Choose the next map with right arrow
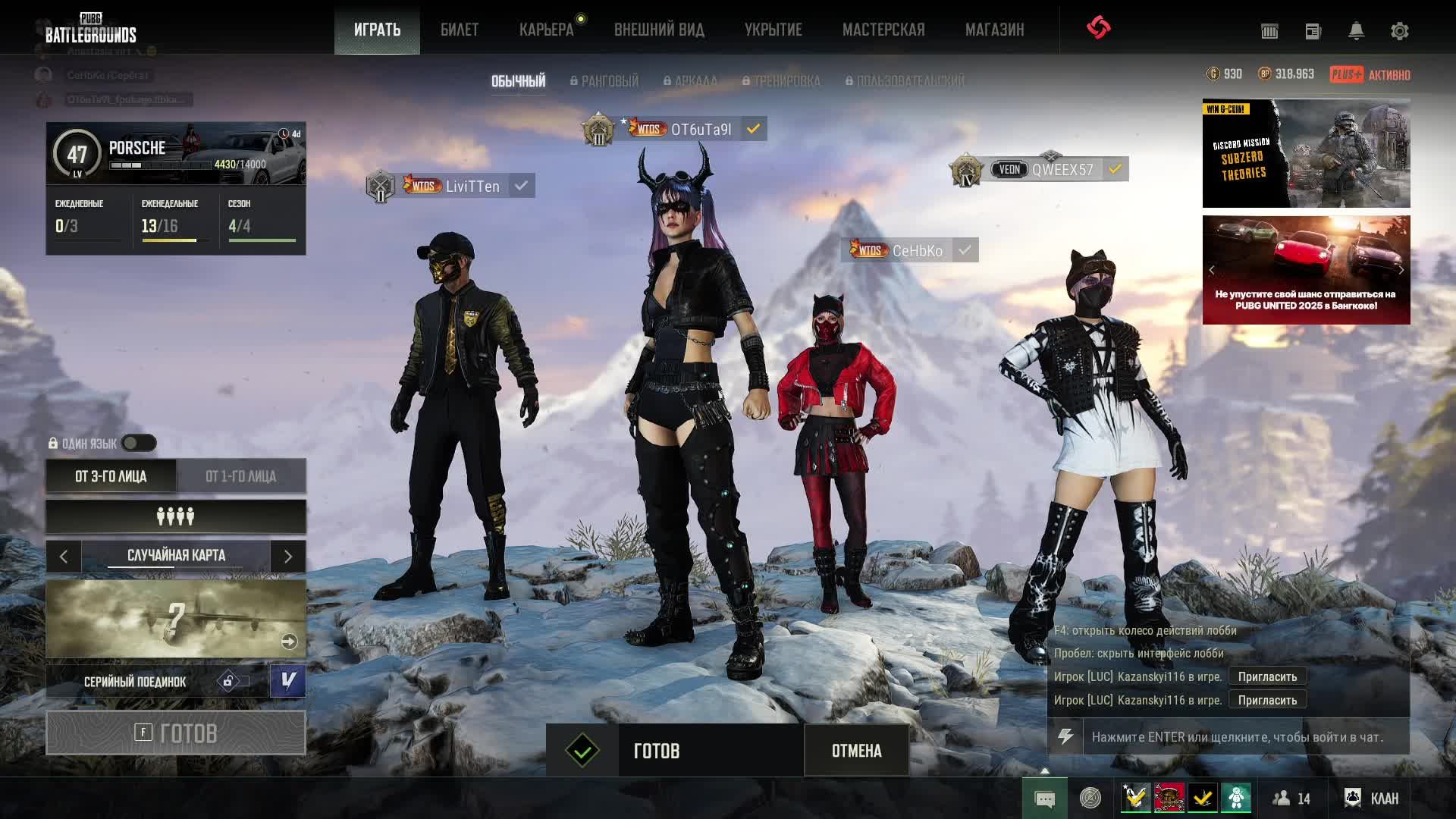Image resolution: width=1456 pixels, height=819 pixels. click(x=288, y=557)
